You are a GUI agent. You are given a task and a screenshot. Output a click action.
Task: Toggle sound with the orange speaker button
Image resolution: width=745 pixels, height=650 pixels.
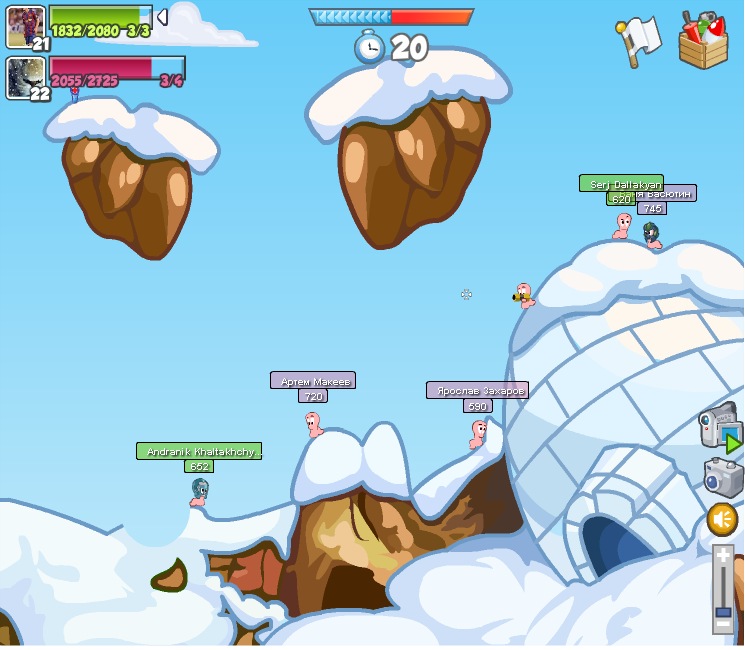722,519
